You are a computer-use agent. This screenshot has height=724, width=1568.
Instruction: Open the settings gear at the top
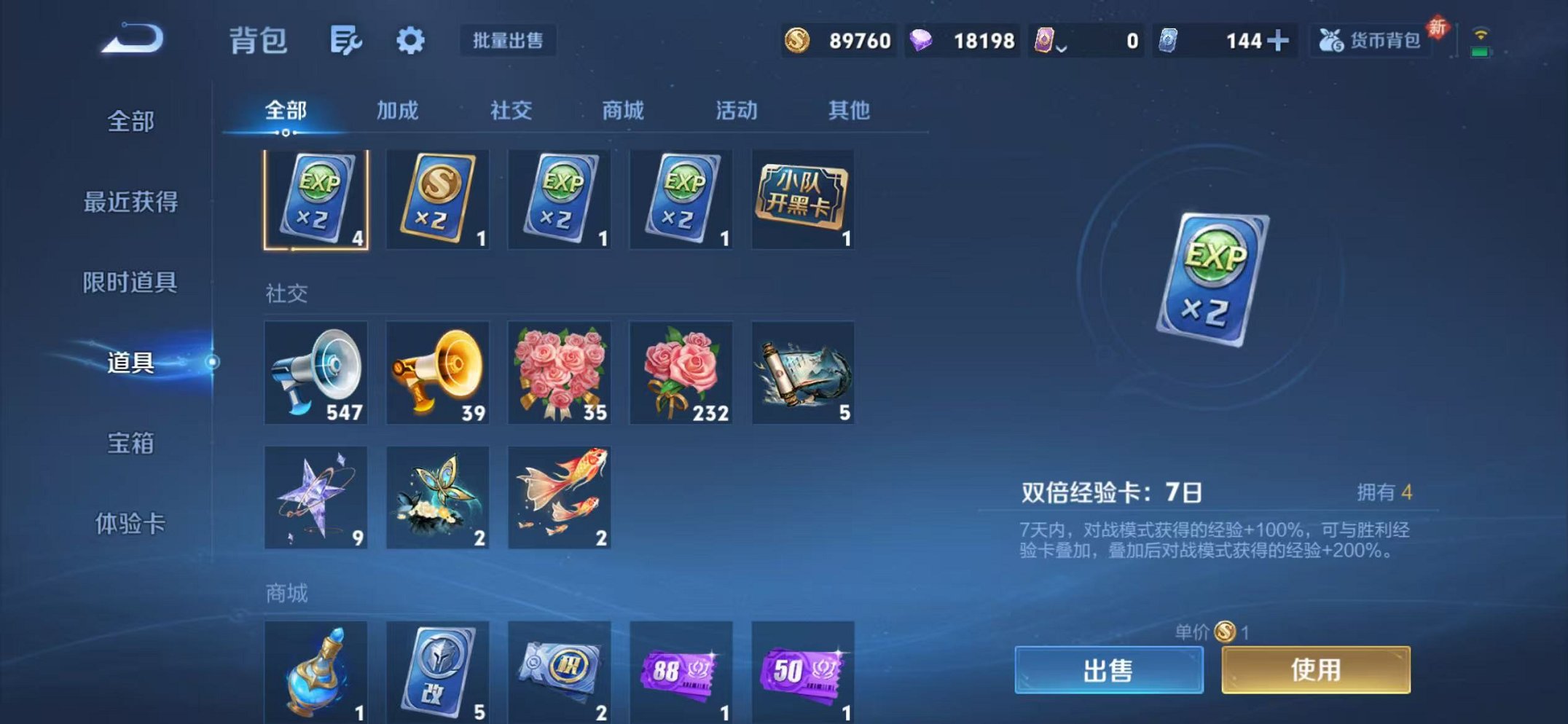(x=410, y=41)
